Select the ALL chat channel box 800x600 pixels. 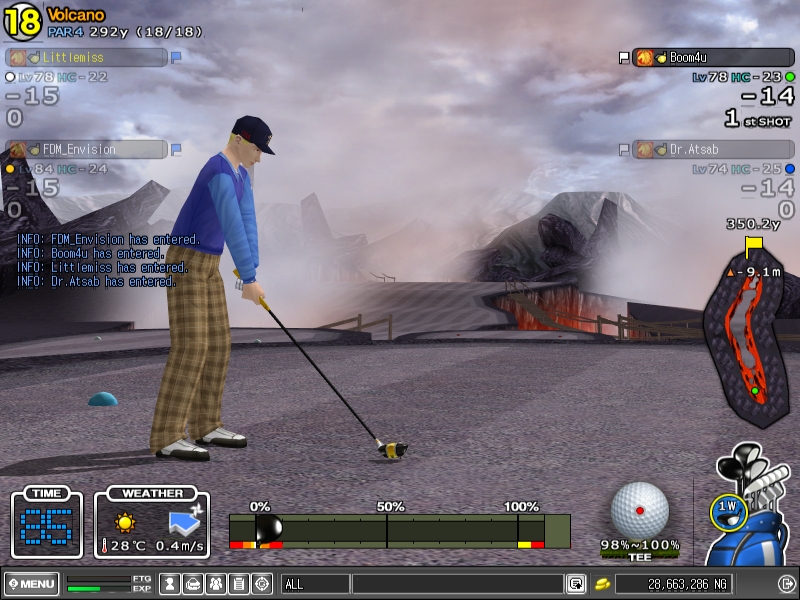tap(313, 584)
